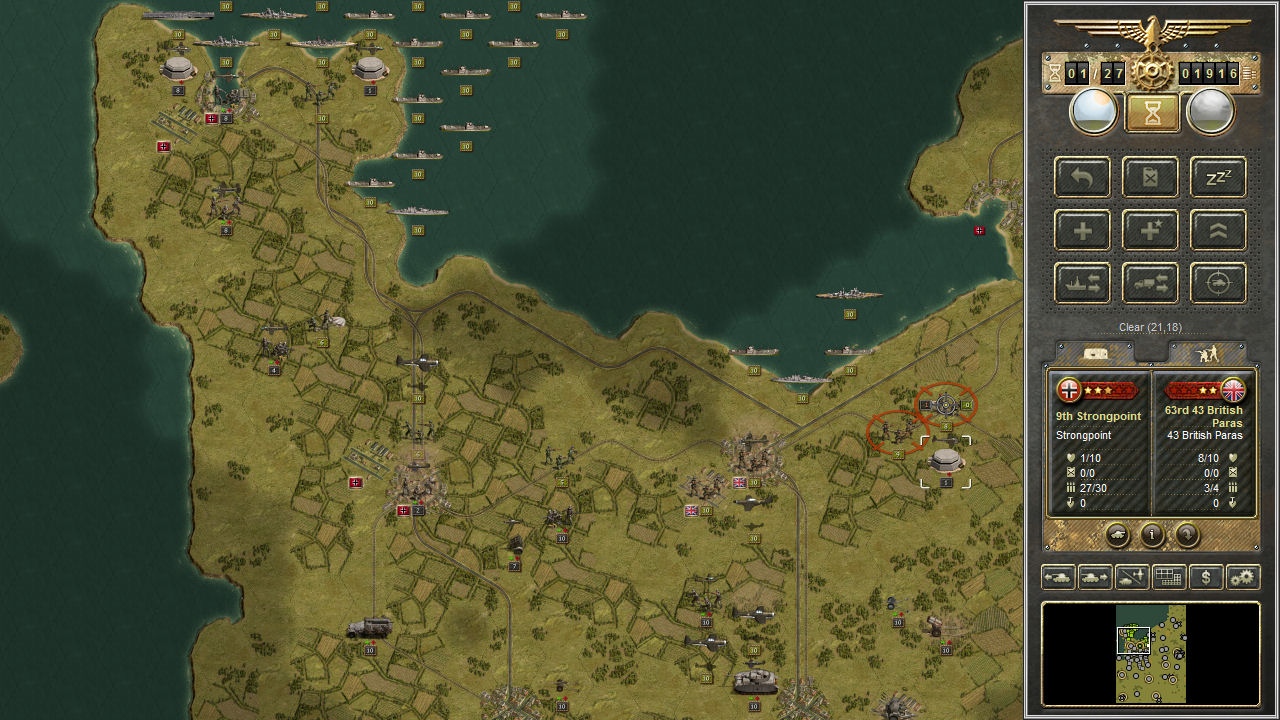
Task: Jump to next unit with right tank arrow
Action: click(1095, 577)
